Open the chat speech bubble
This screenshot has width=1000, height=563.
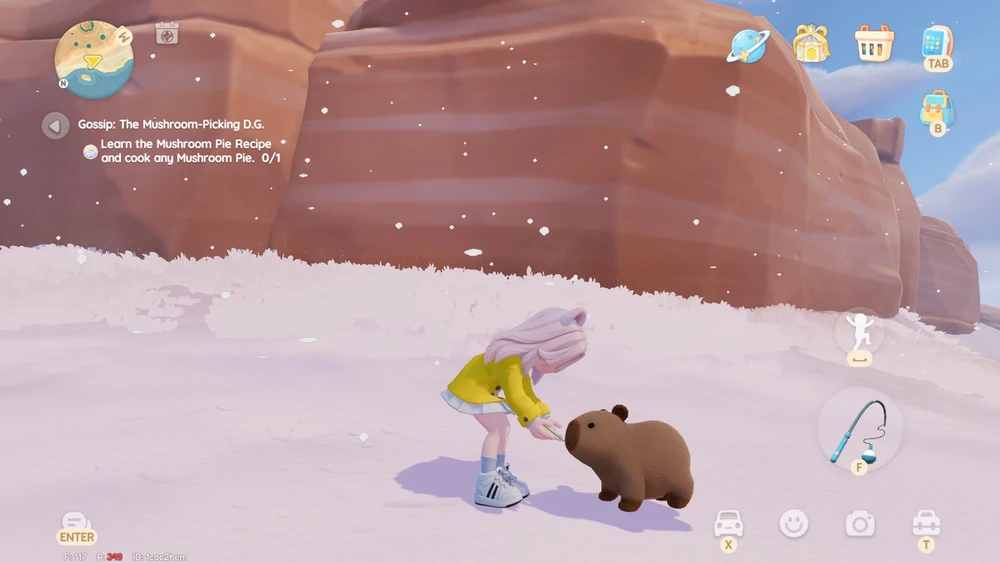77,524
